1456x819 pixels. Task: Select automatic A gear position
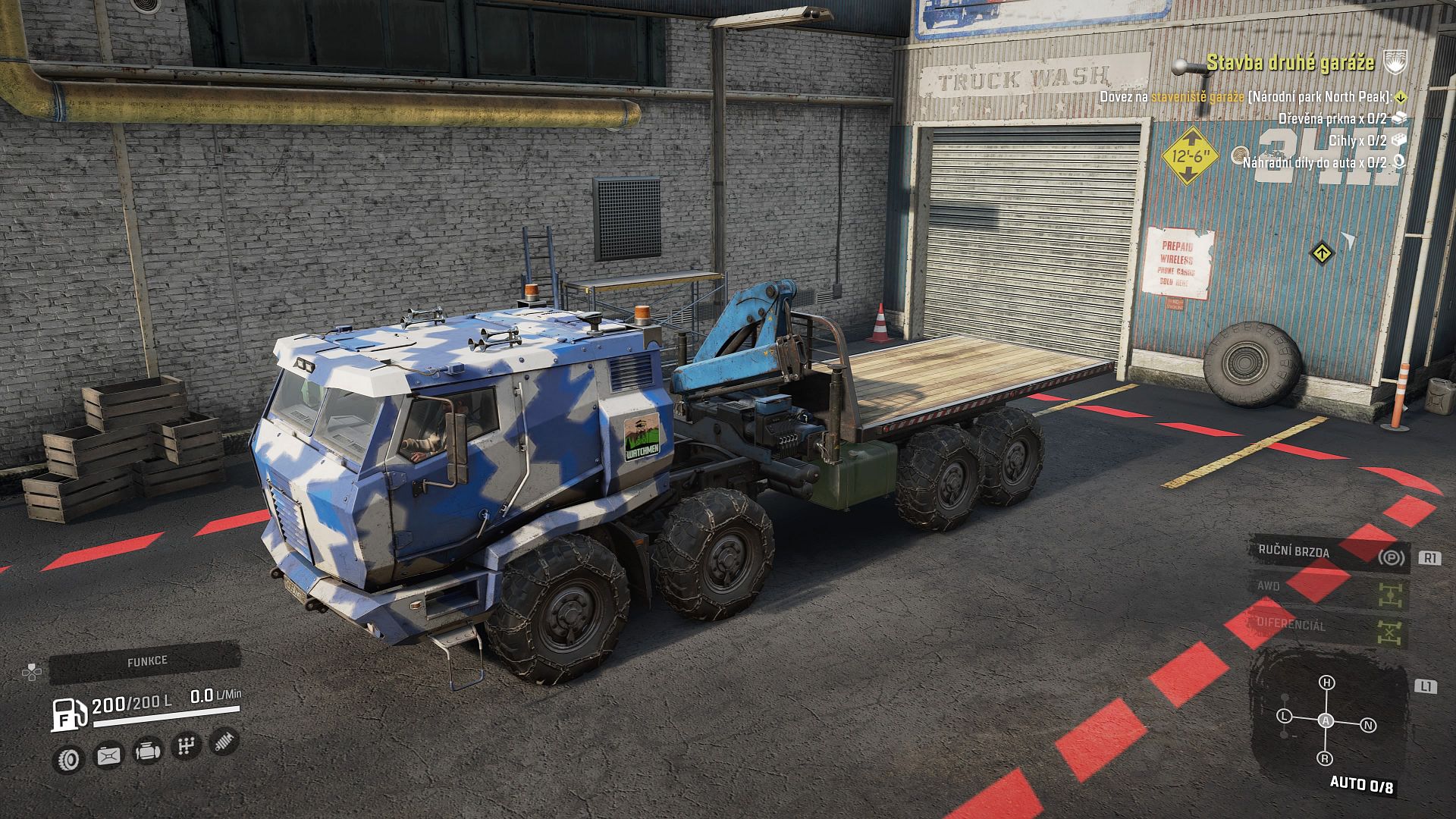(x=1326, y=721)
